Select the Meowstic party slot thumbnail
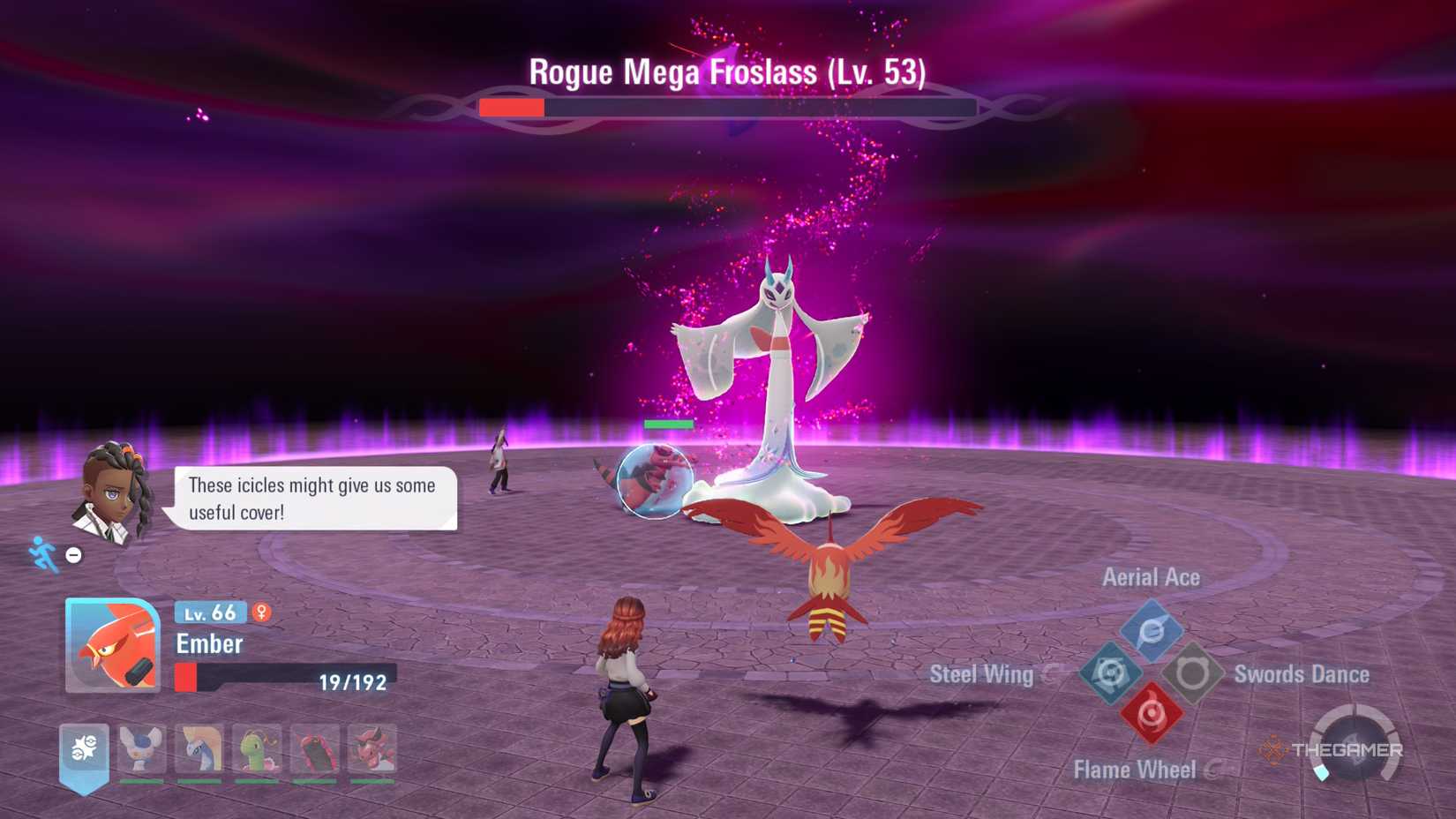 click(143, 748)
